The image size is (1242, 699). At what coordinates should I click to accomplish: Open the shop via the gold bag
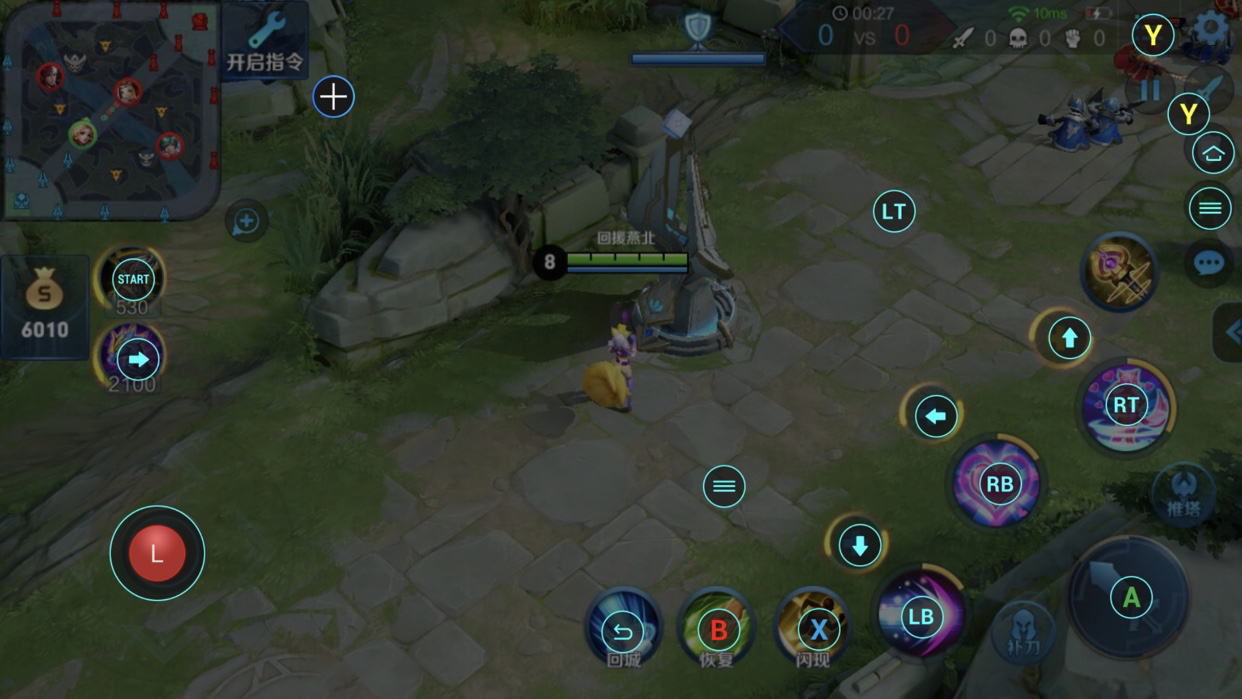44,306
